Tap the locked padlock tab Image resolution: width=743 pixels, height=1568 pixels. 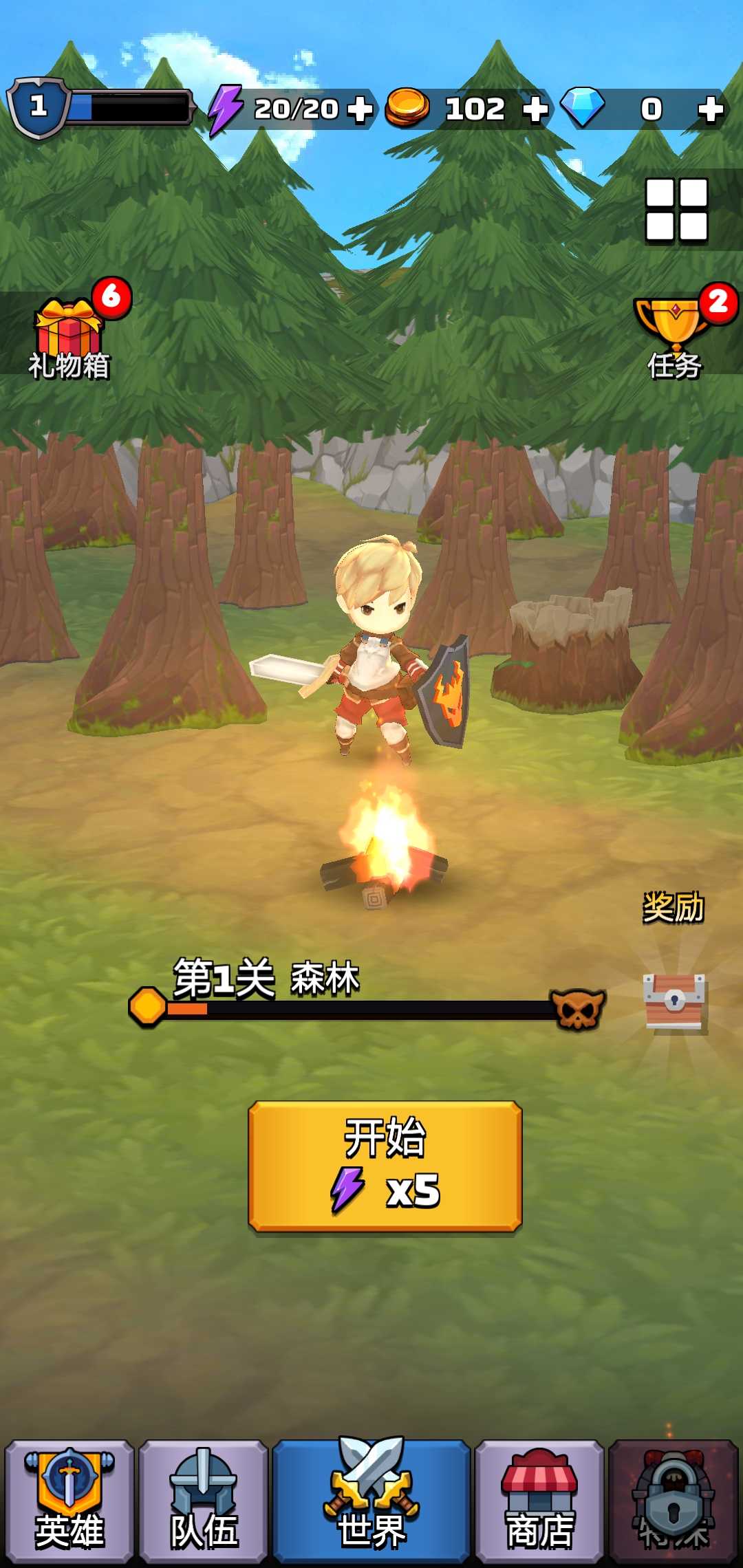tap(674, 1501)
